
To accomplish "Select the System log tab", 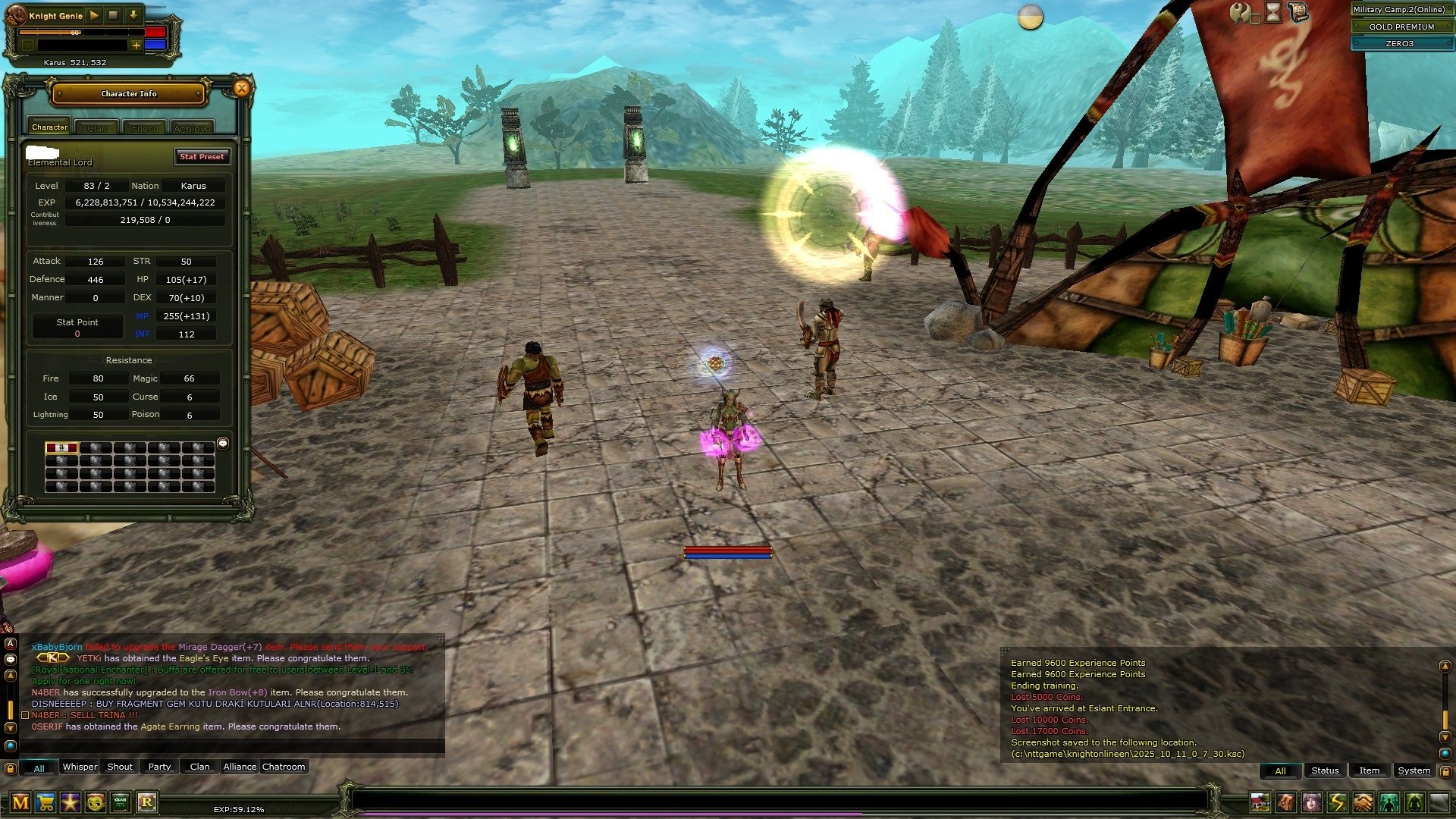I will click(x=1414, y=771).
